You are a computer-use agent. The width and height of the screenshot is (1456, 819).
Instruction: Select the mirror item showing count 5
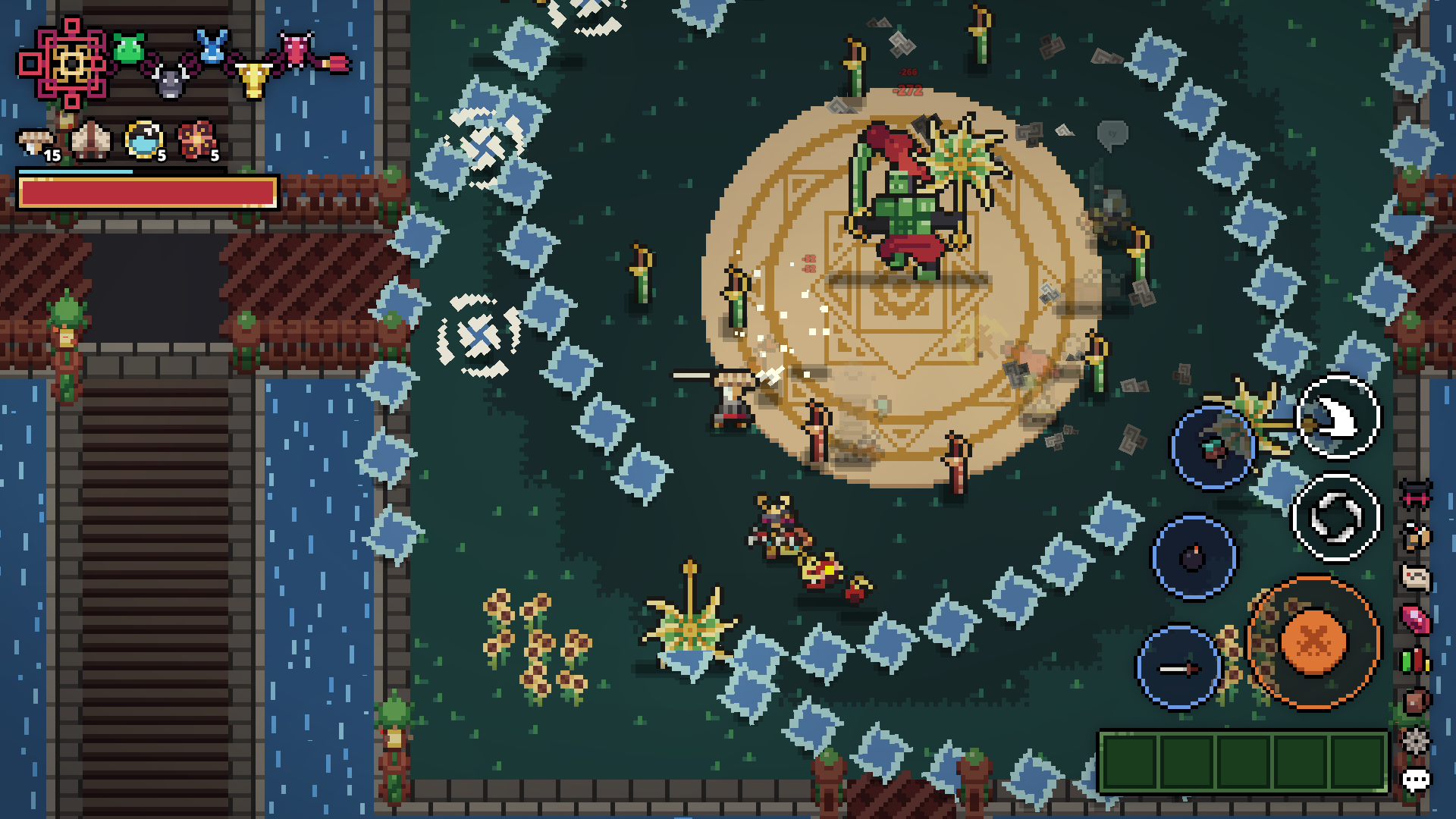143,140
